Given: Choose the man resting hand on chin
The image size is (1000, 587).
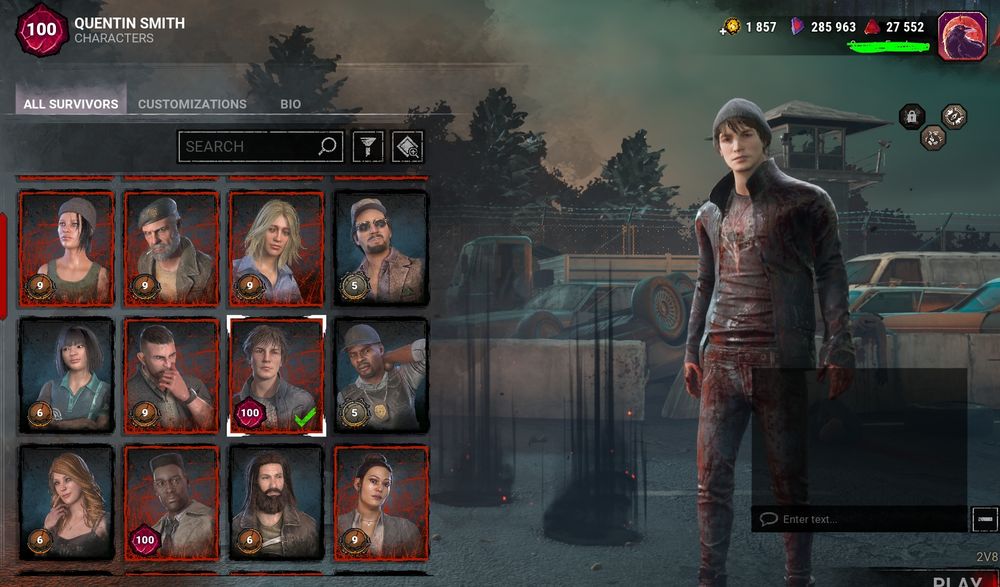Looking at the screenshot, I should point(171,375).
